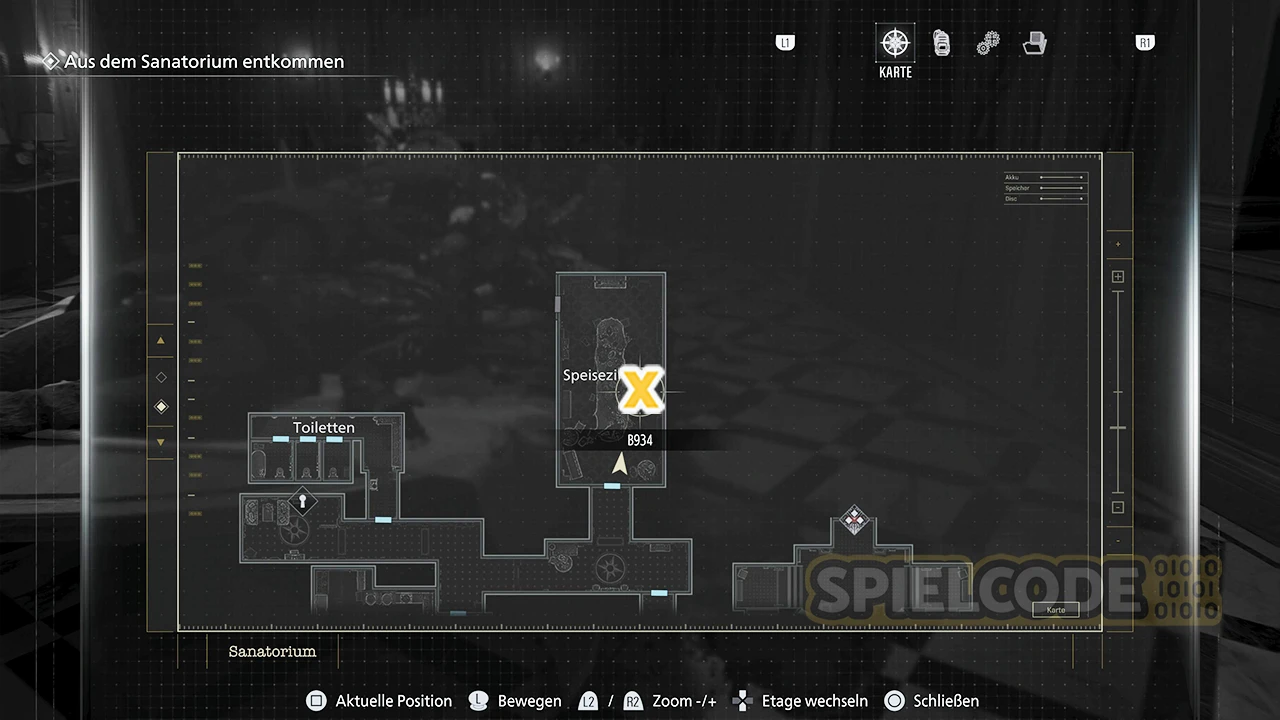This screenshot has height=720, width=1280.
Task: Select the Toiletten room on the map
Action: (324, 428)
